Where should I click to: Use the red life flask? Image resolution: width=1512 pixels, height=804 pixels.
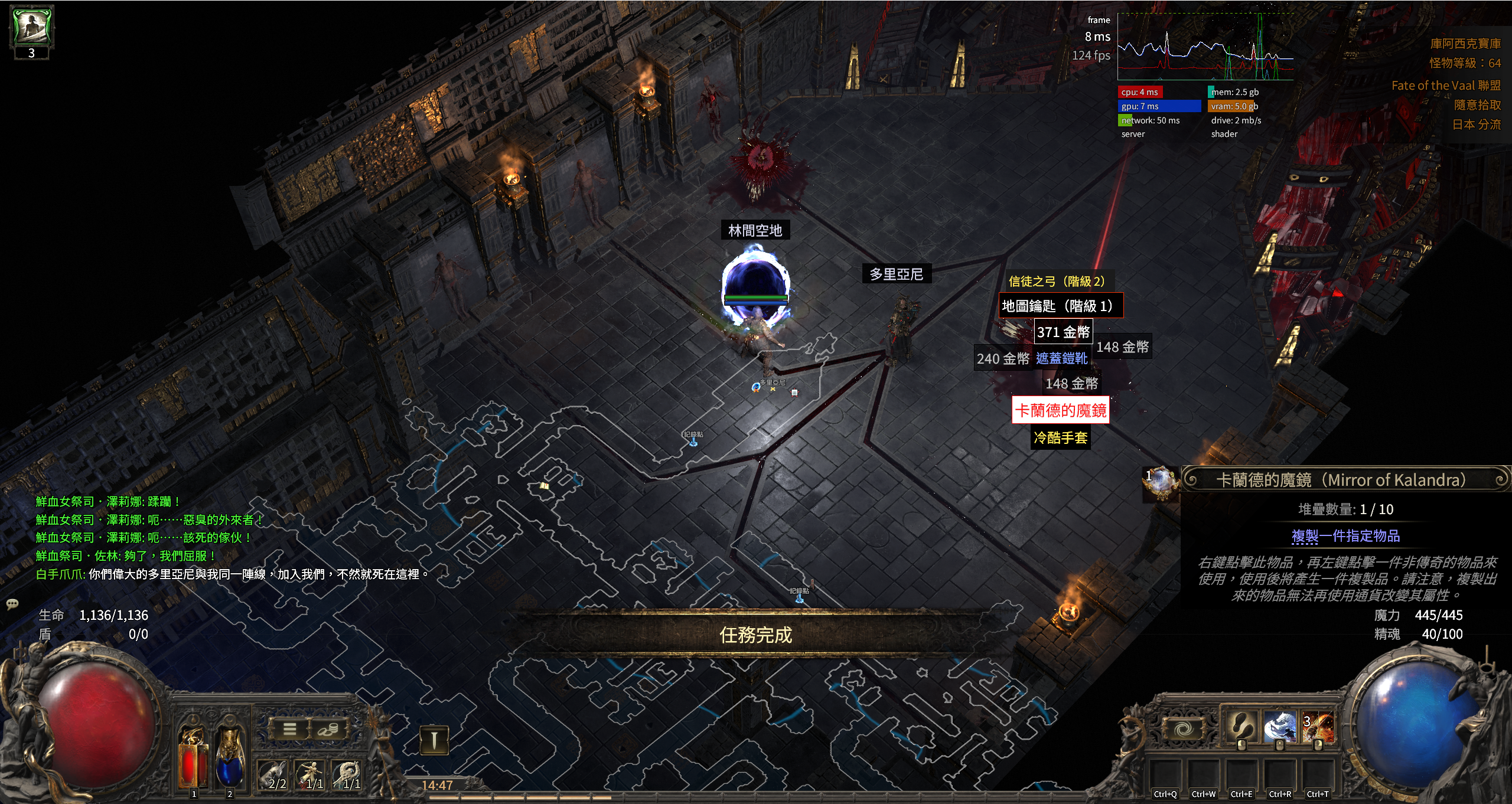click(x=193, y=761)
